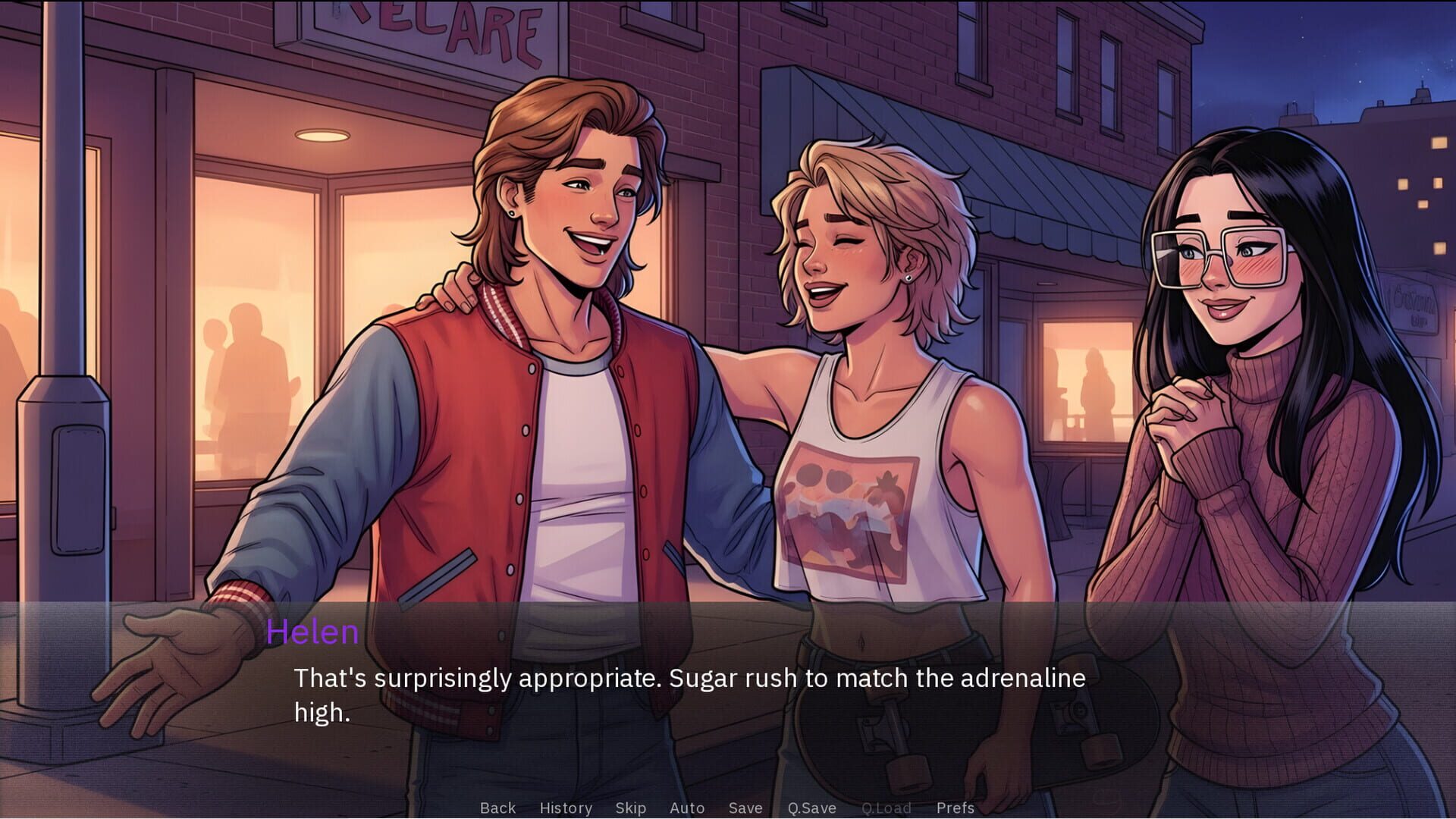Click Helen's purple name label
The image size is (1456, 819).
pos(314,632)
